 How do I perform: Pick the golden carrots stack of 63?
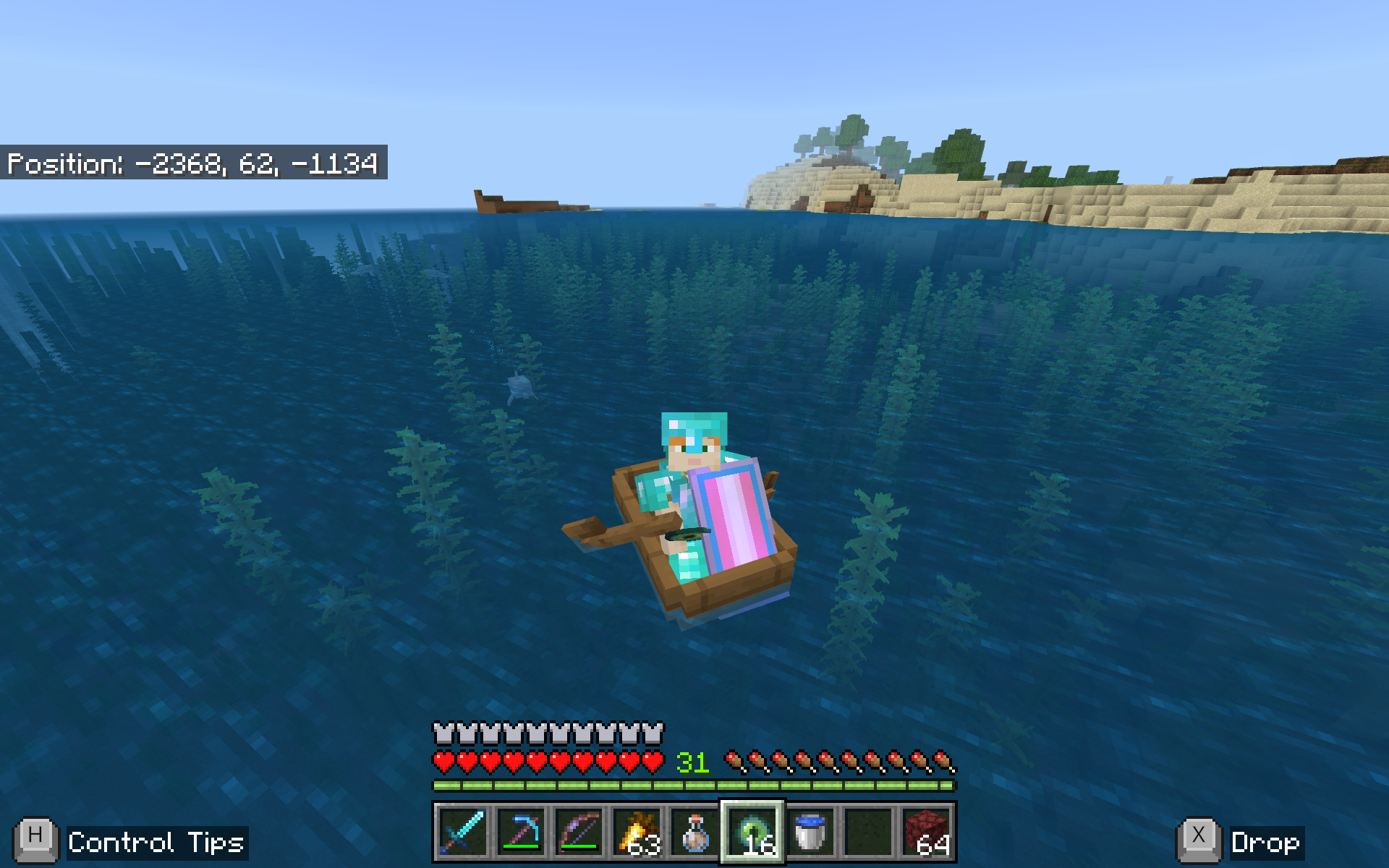coord(637,832)
